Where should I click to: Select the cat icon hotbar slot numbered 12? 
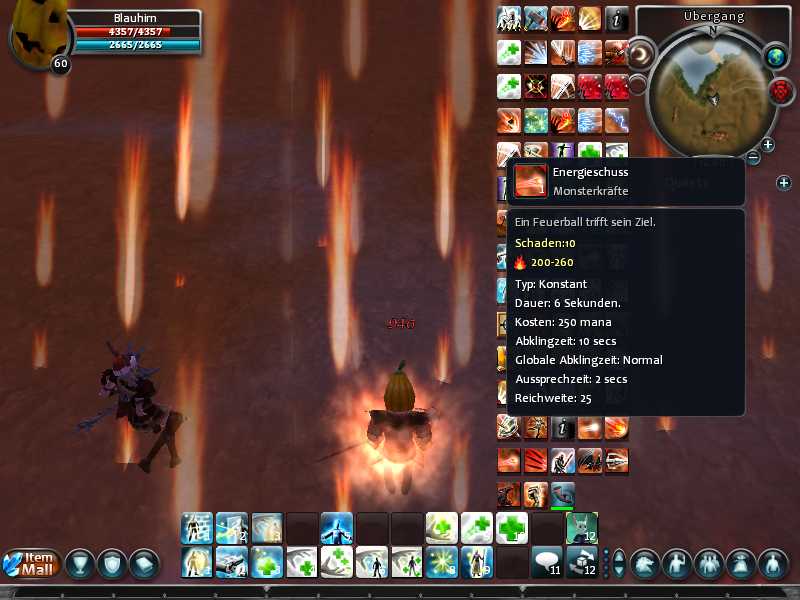[x=581, y=528]
